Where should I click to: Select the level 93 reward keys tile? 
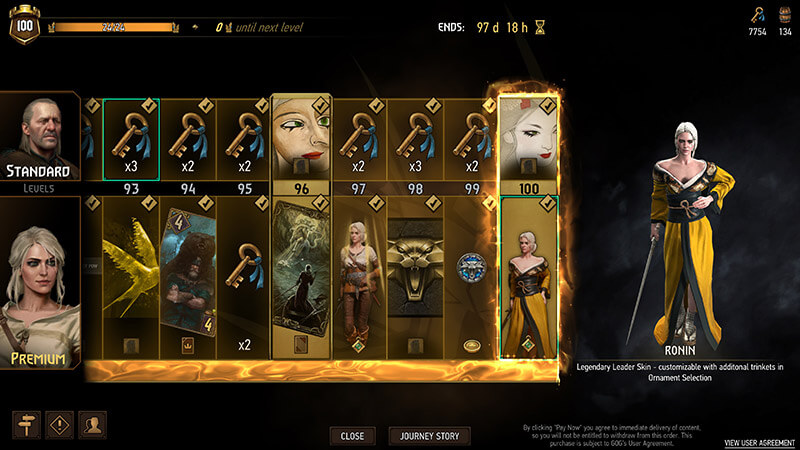tap(130, 138)
